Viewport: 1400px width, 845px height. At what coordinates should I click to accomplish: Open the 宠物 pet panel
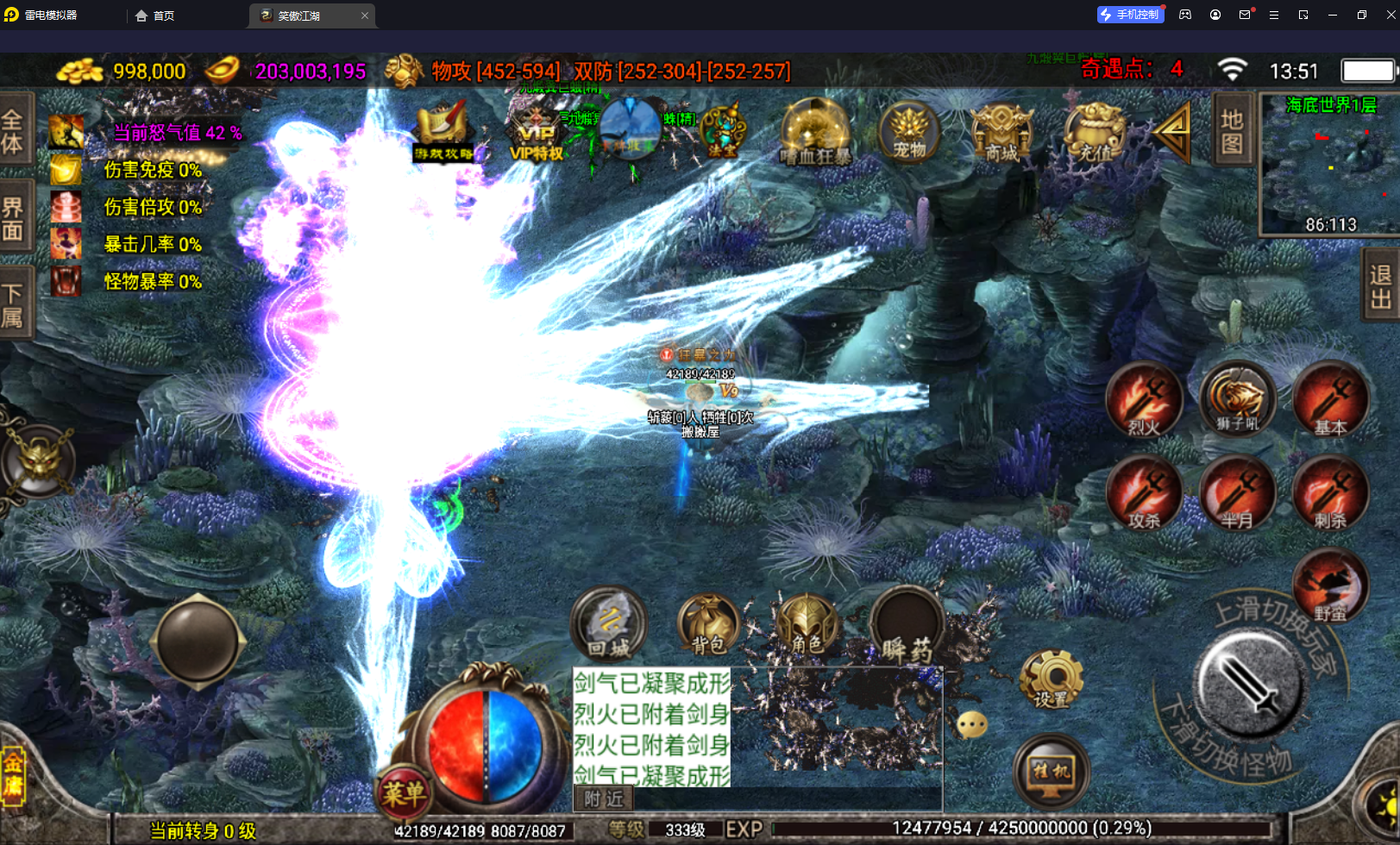coord(909,134)
